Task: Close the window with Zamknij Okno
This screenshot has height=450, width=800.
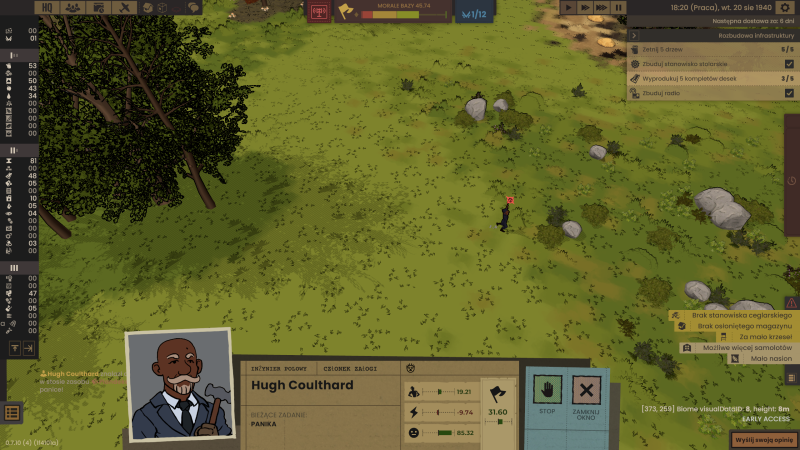Action: click(587, 394)
